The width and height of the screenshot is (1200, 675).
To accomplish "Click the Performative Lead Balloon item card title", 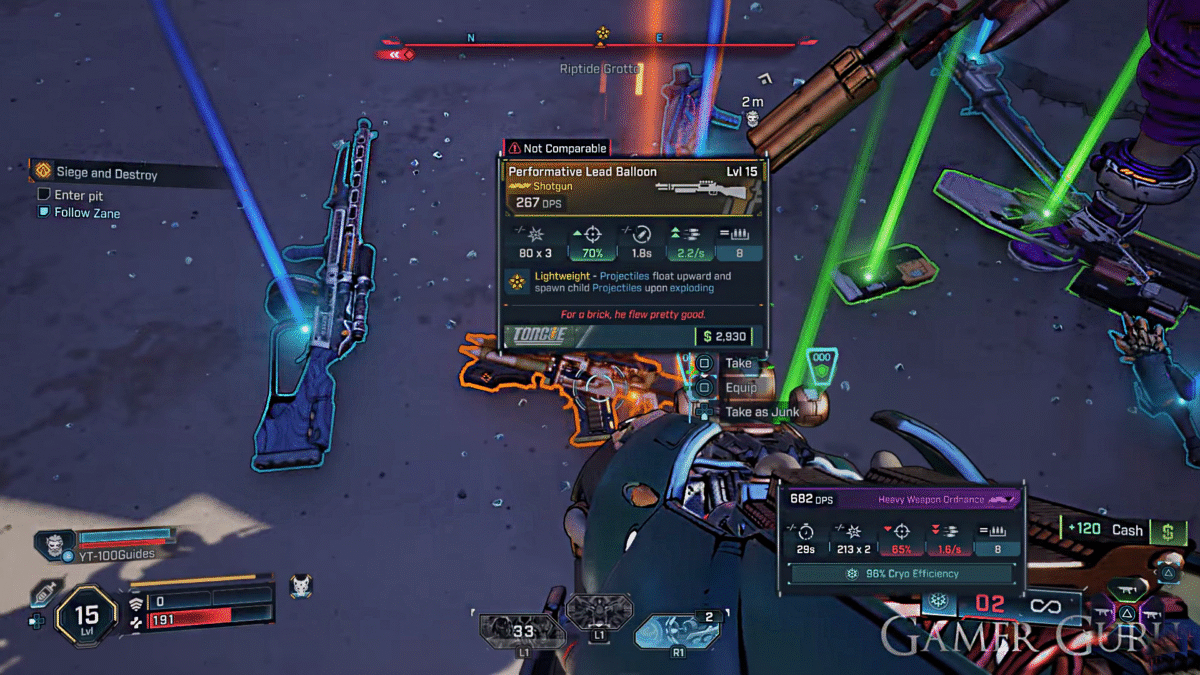I will [x=583, y=172].
